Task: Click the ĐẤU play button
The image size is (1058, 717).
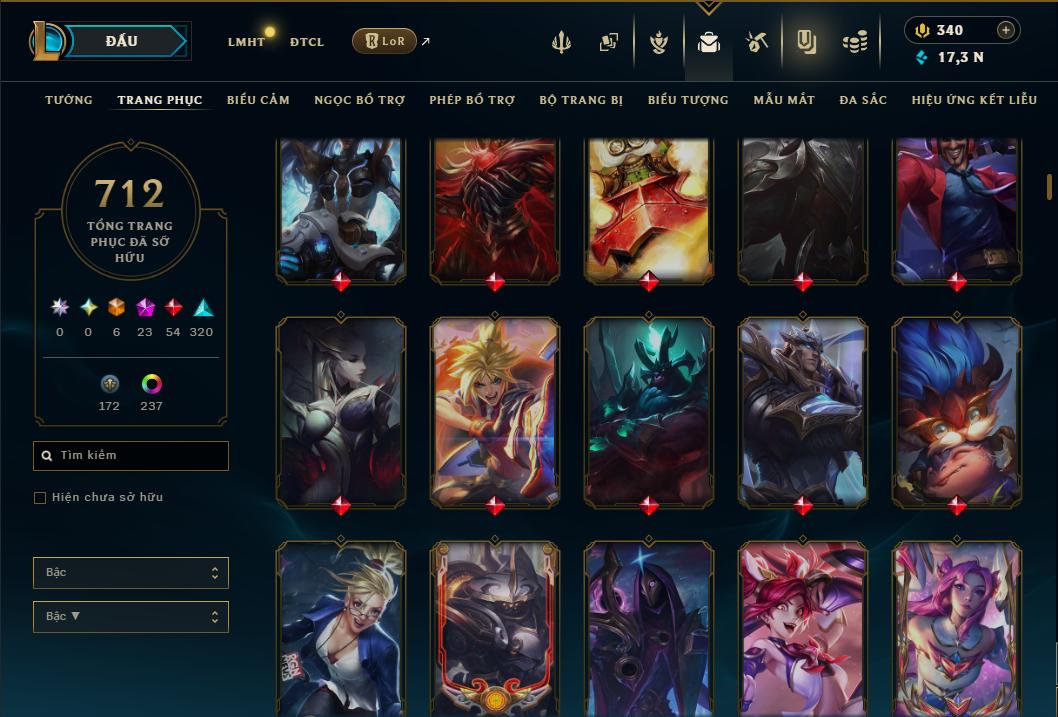Action: [x=121, y=41]
